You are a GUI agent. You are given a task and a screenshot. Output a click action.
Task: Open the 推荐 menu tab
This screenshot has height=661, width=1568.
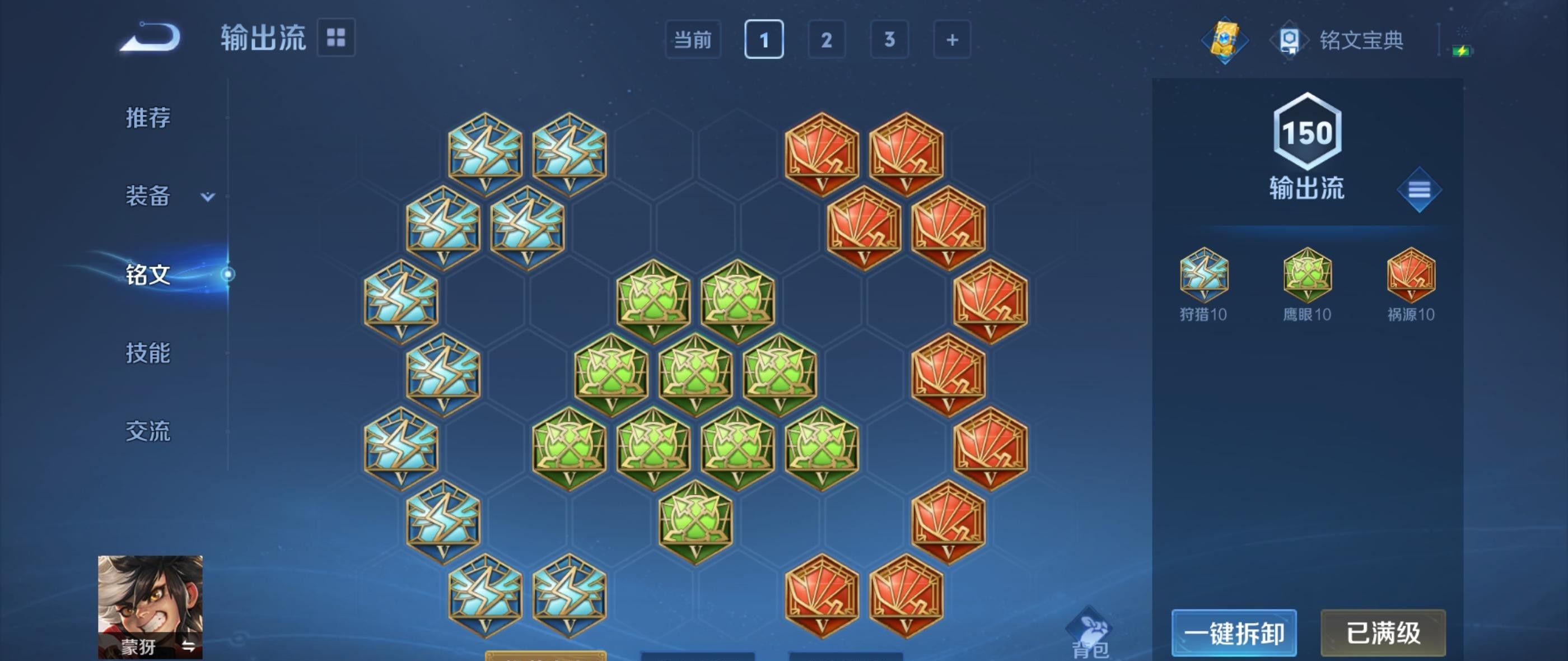(148, 118)
